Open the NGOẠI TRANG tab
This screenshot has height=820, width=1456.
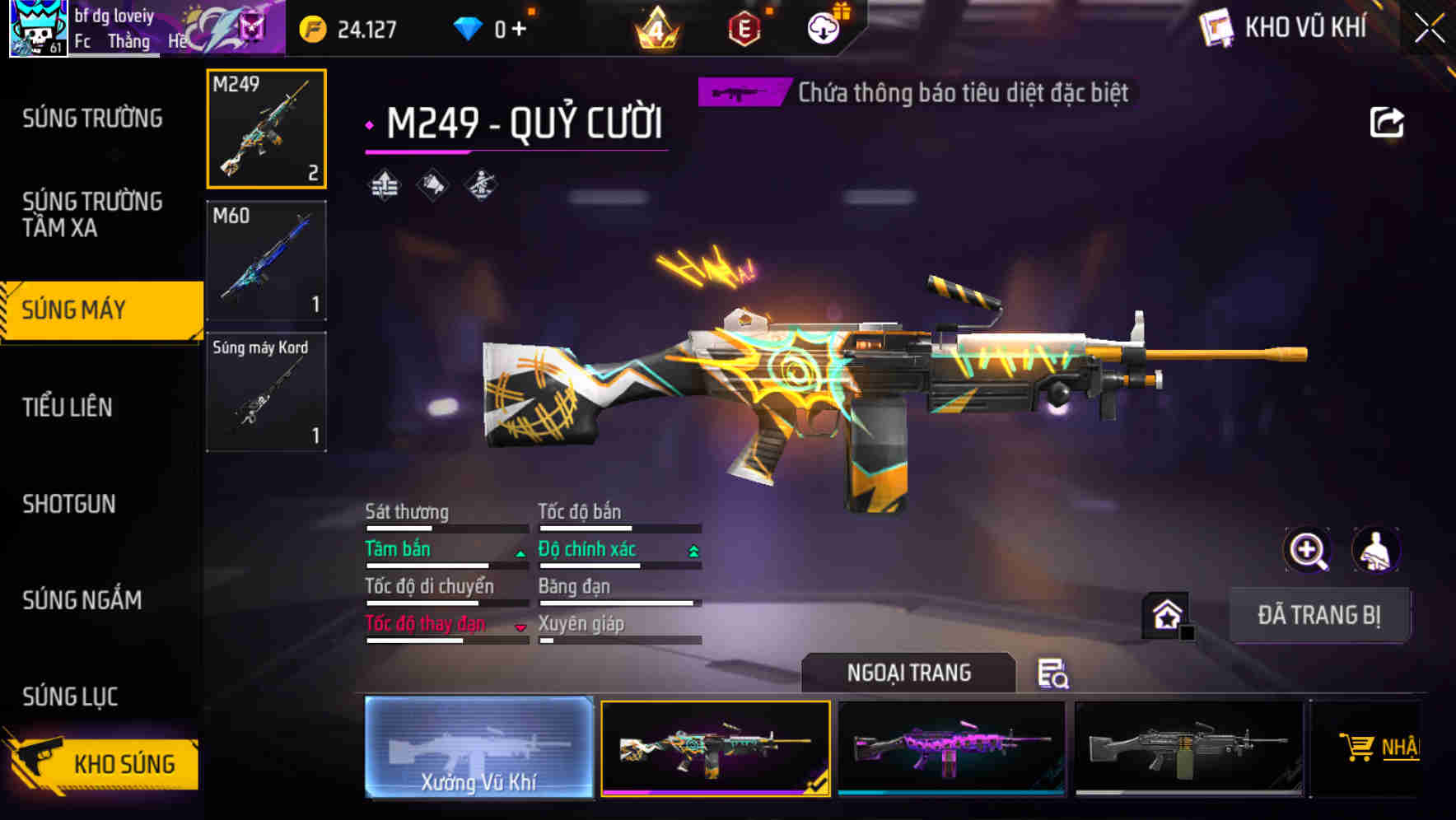908,673
